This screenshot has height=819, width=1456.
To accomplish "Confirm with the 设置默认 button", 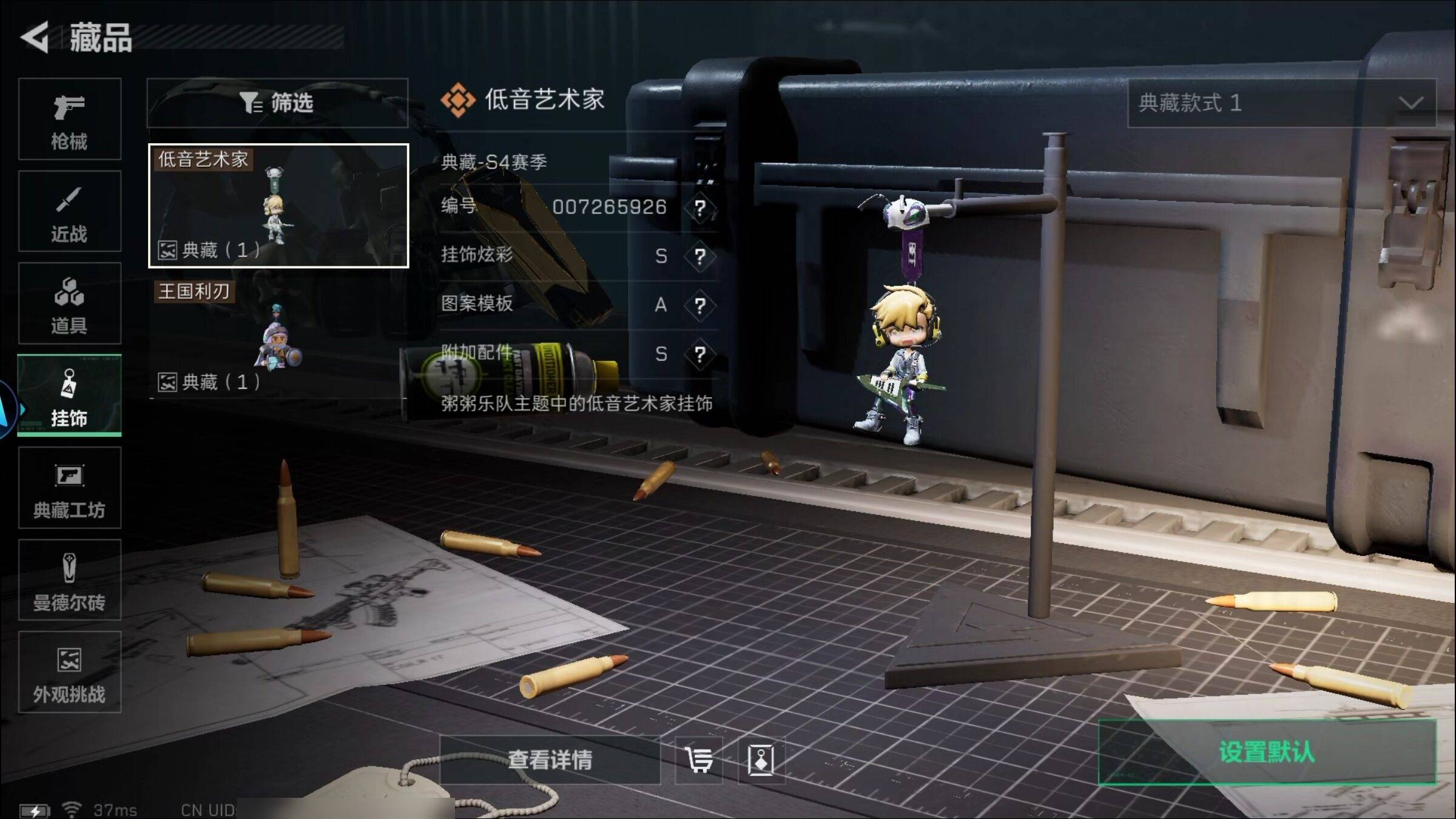I will click(1267, 752).
